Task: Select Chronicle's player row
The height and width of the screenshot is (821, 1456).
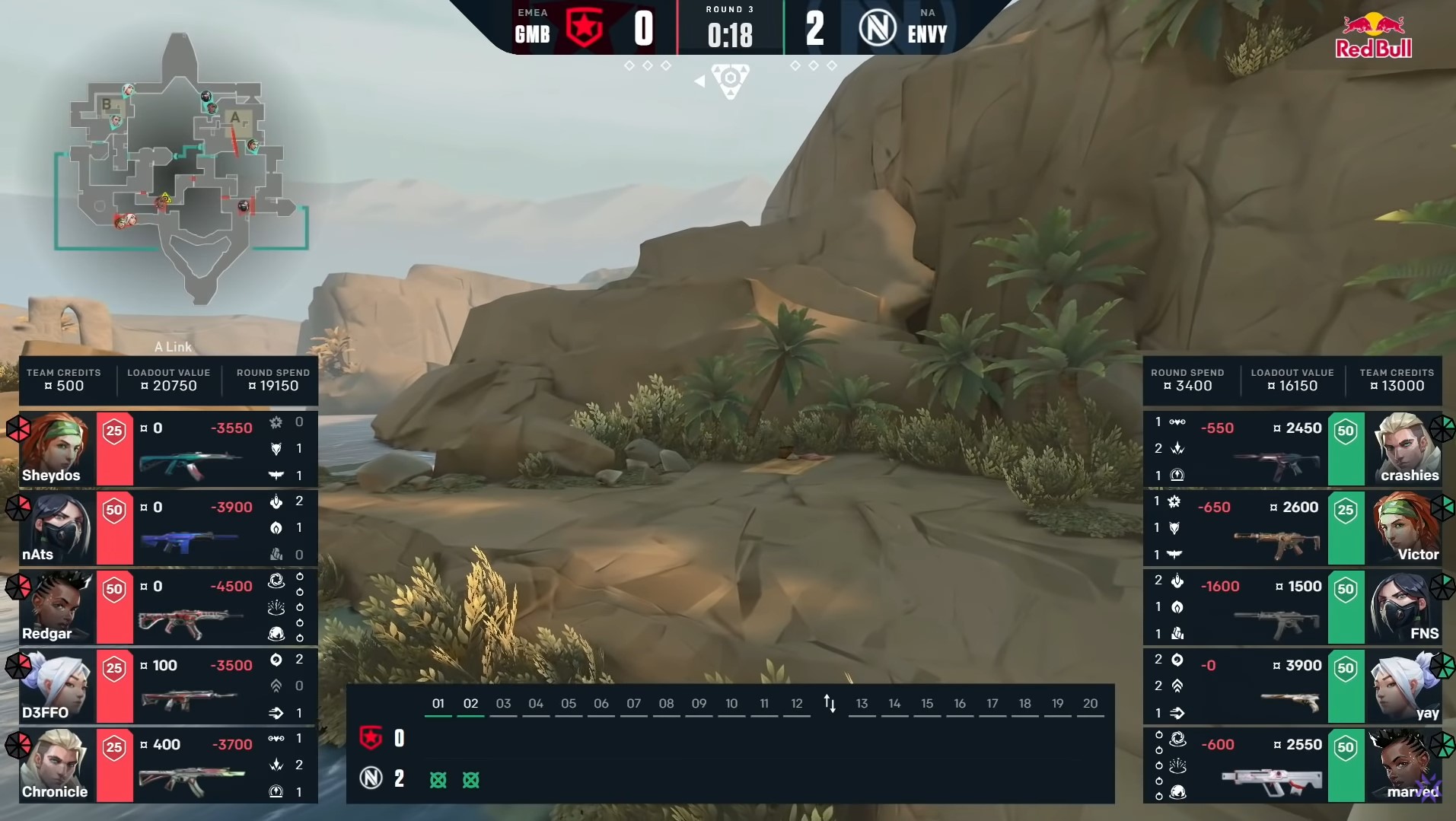Action: 169,765
